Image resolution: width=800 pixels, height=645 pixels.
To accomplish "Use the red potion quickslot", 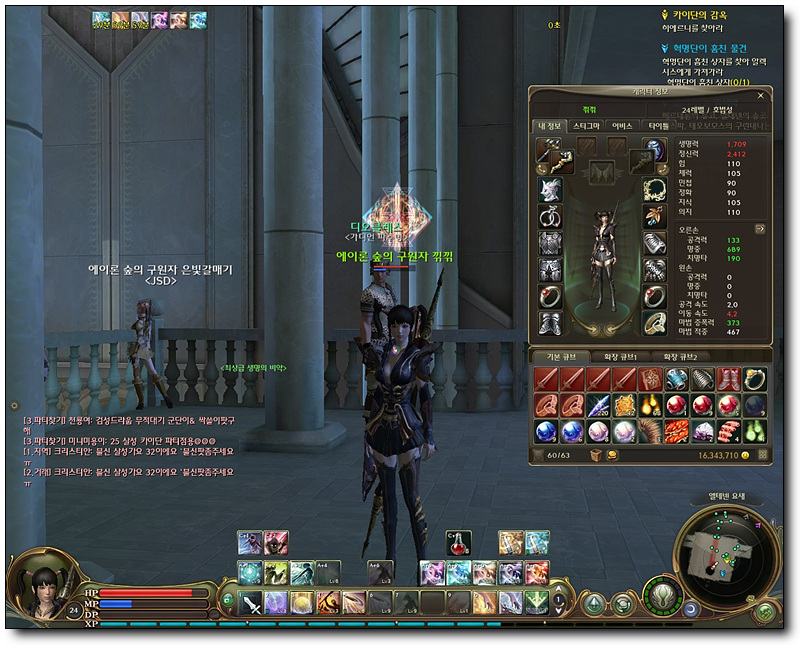I will (x=458, y=542).
